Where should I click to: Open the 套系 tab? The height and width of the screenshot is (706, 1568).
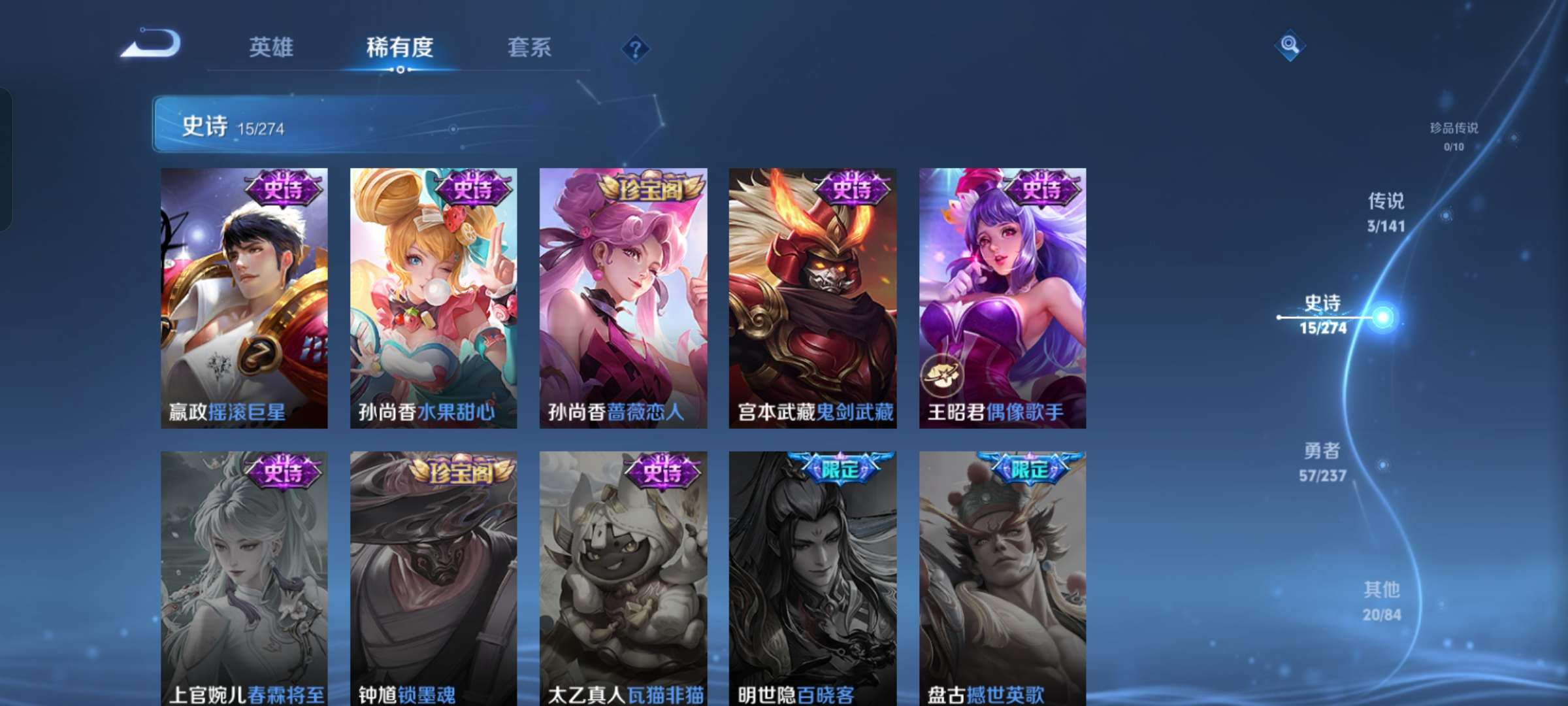pos(529,48)
